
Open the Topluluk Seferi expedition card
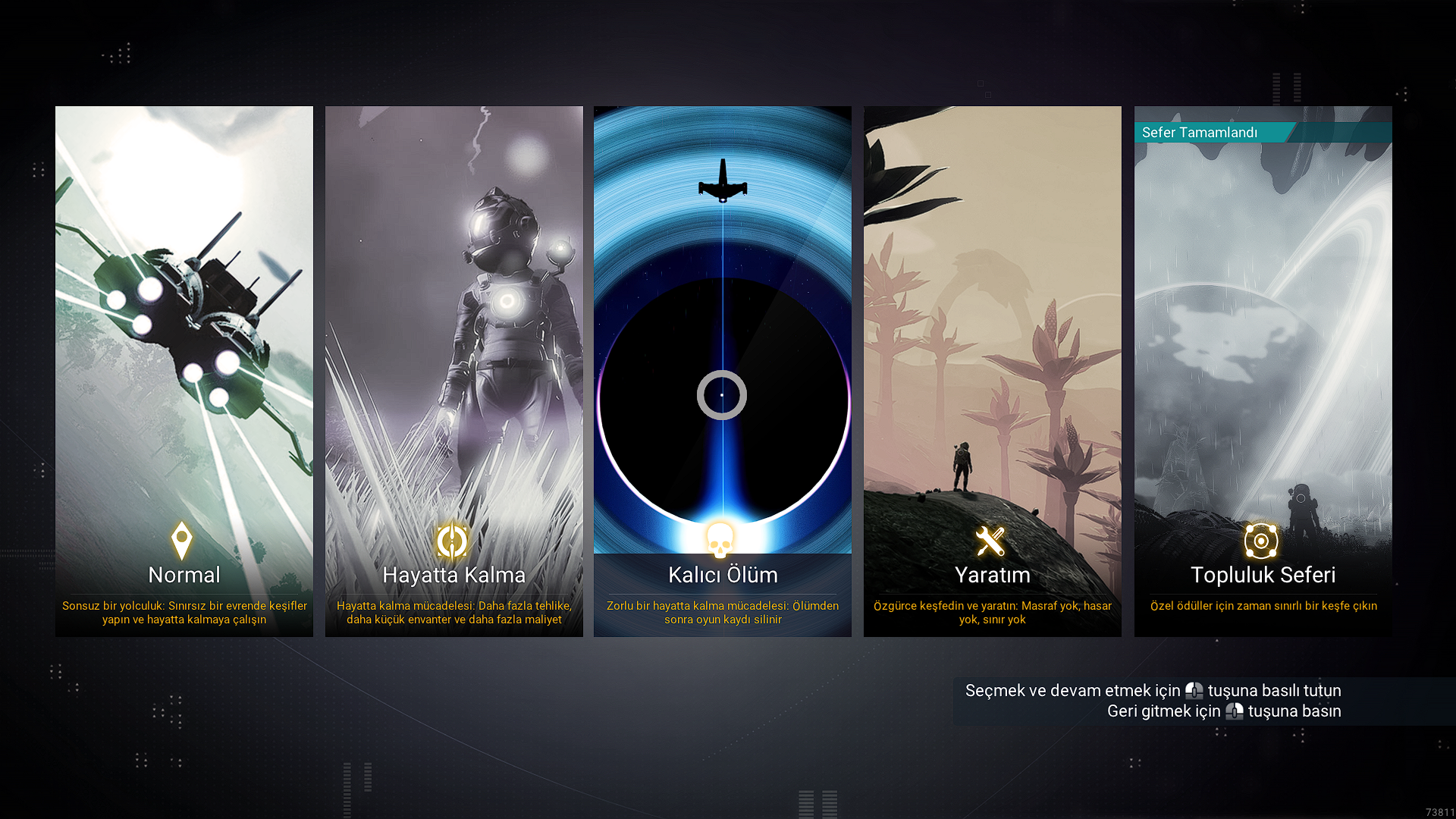(x=1263, y=372)
